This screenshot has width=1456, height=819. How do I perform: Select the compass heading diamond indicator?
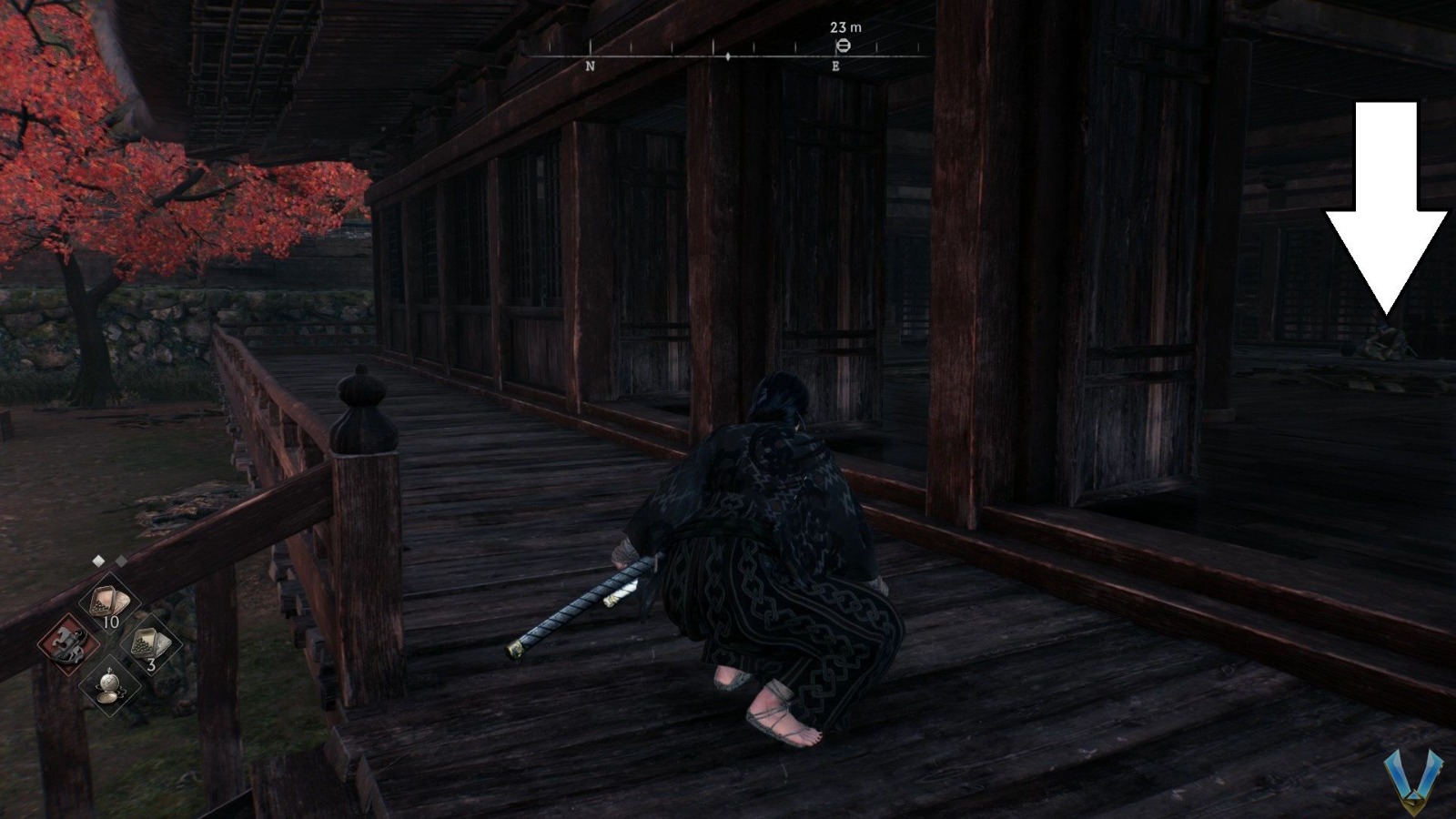point(728,55)
